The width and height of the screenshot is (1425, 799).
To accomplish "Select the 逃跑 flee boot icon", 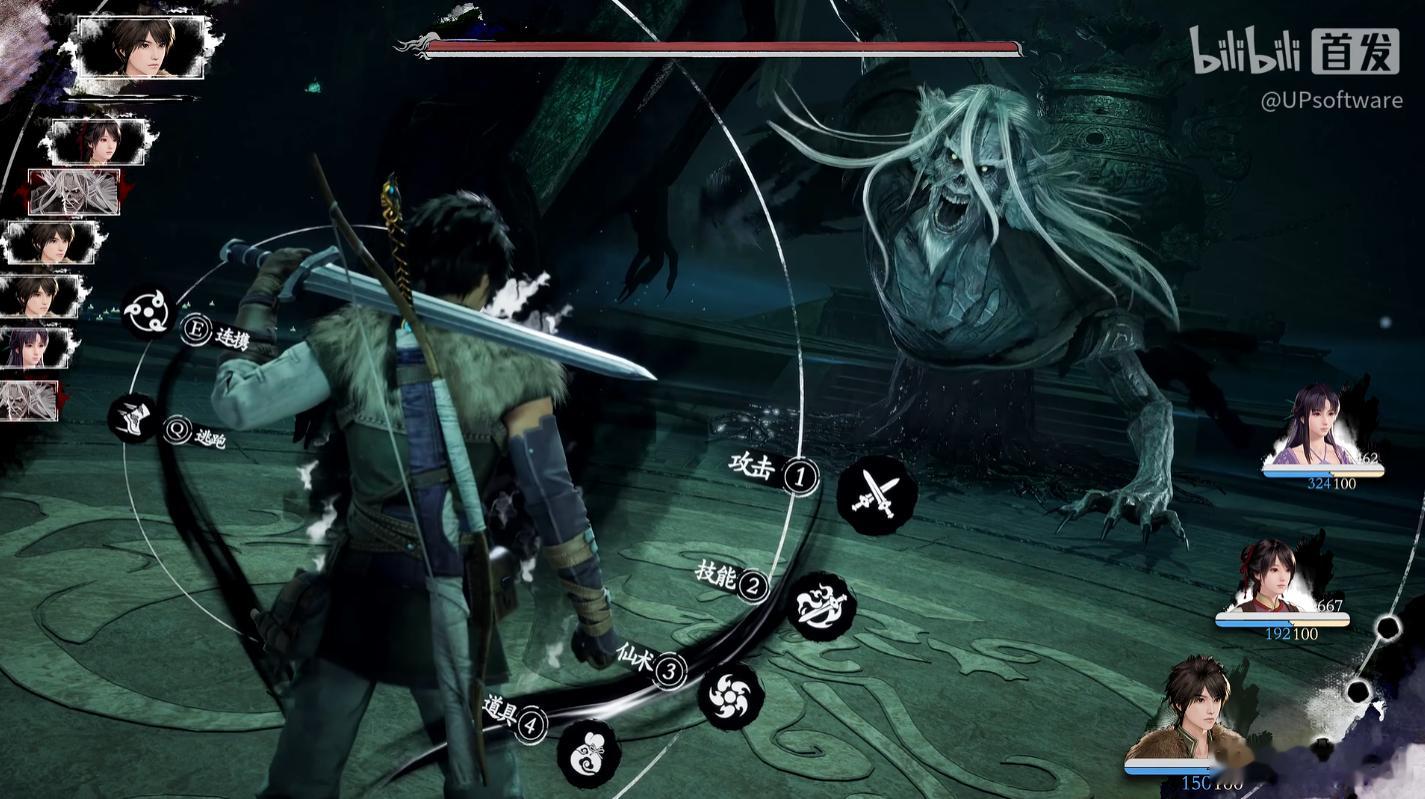I will tap(134, 418).
